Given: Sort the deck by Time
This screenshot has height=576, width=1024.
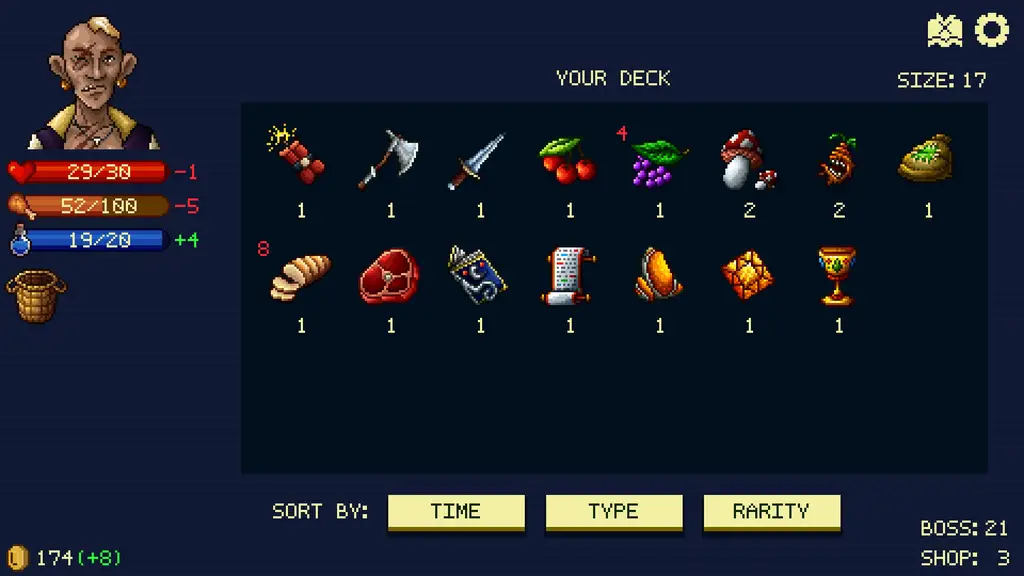Looking at the screenshot, I should coord(455,511).
